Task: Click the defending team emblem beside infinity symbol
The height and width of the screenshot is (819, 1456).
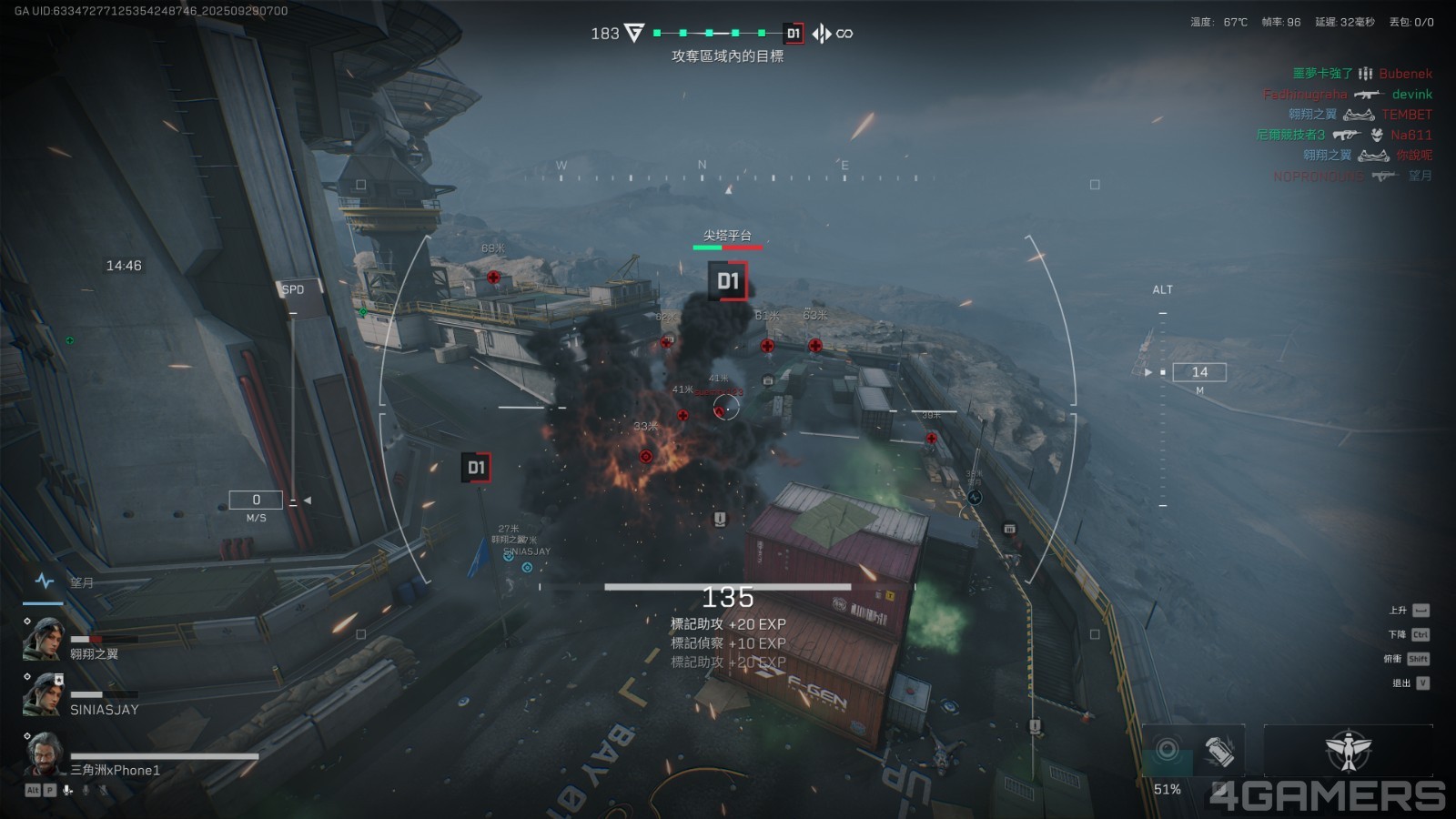Action: [x=822, y=34]
